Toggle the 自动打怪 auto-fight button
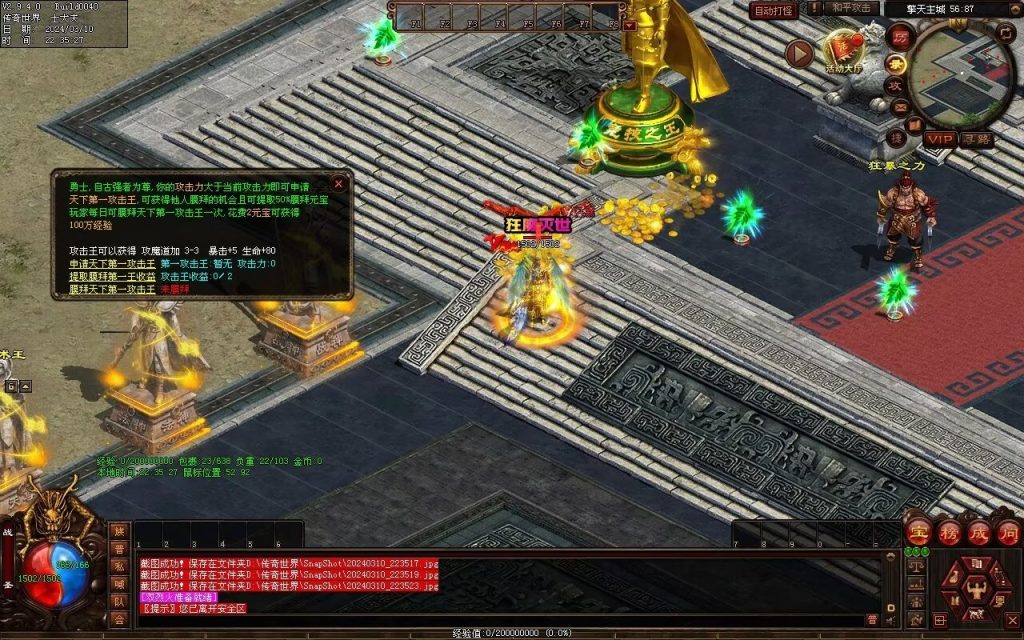1024x640 pixels. coord(774,10)
